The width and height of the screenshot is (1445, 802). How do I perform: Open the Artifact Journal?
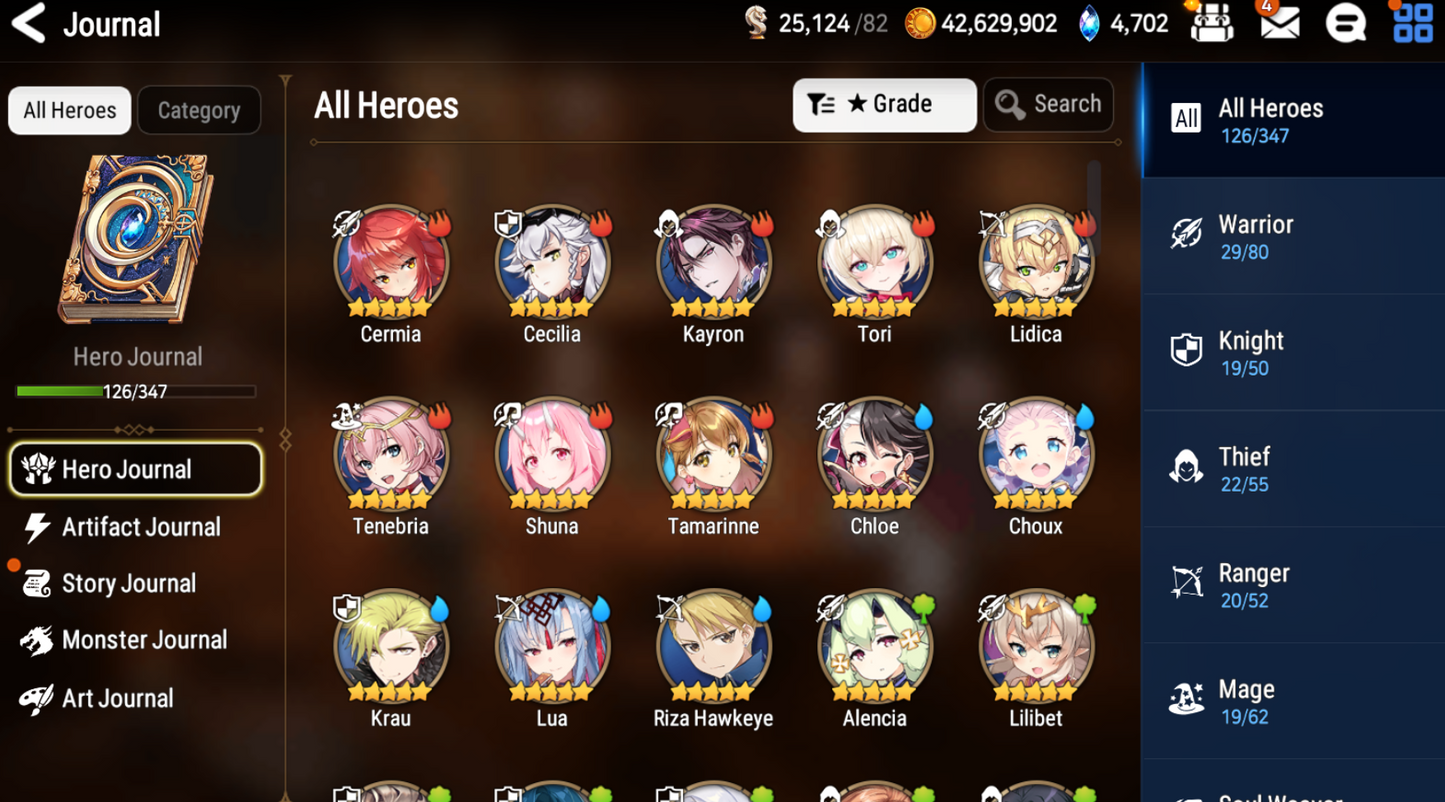(x=140, y=527)
